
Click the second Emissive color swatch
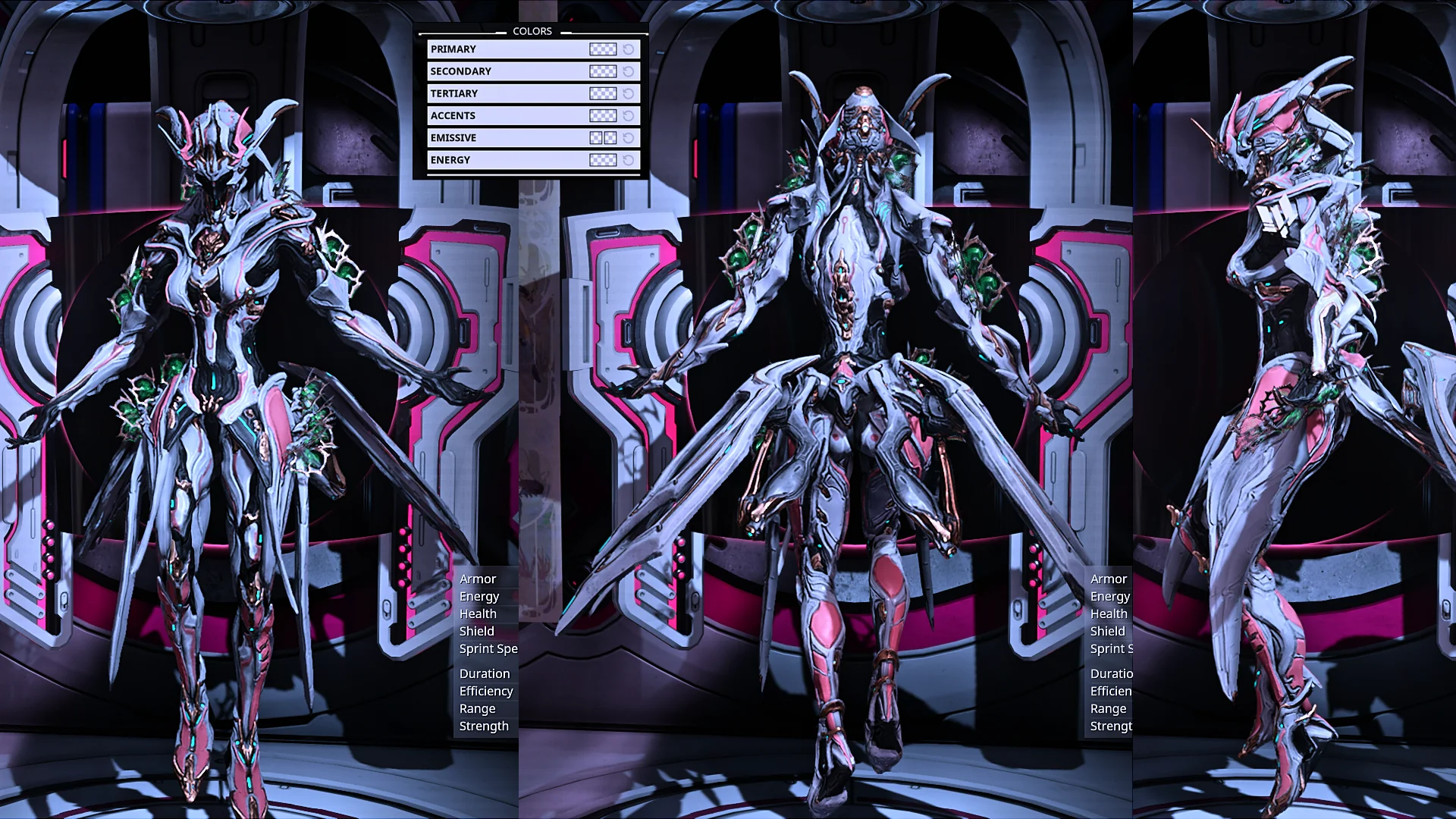pyautogui.click(x=610, y=138)
